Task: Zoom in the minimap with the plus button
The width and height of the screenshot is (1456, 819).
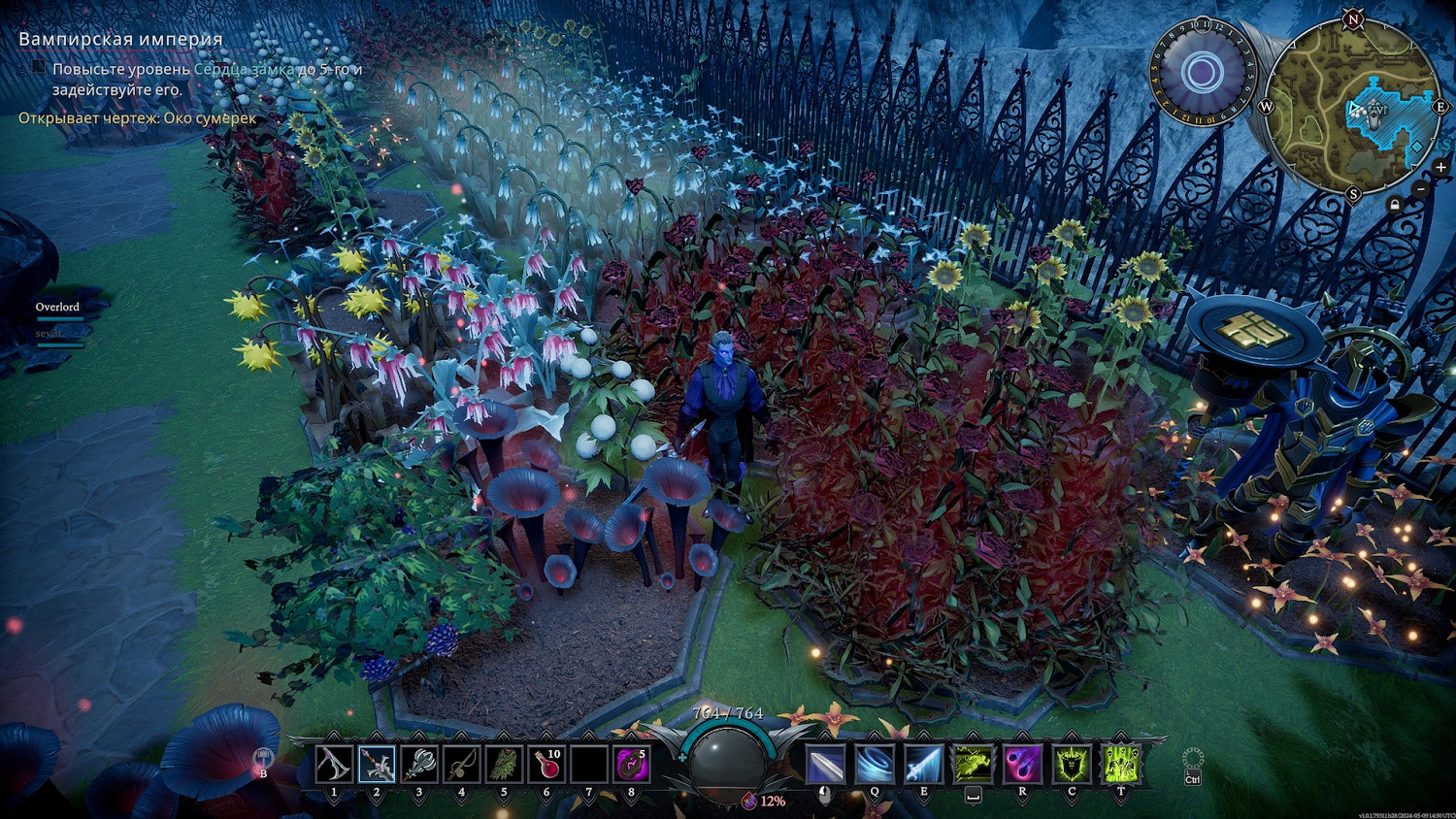Action: (x=1440, y=168)
